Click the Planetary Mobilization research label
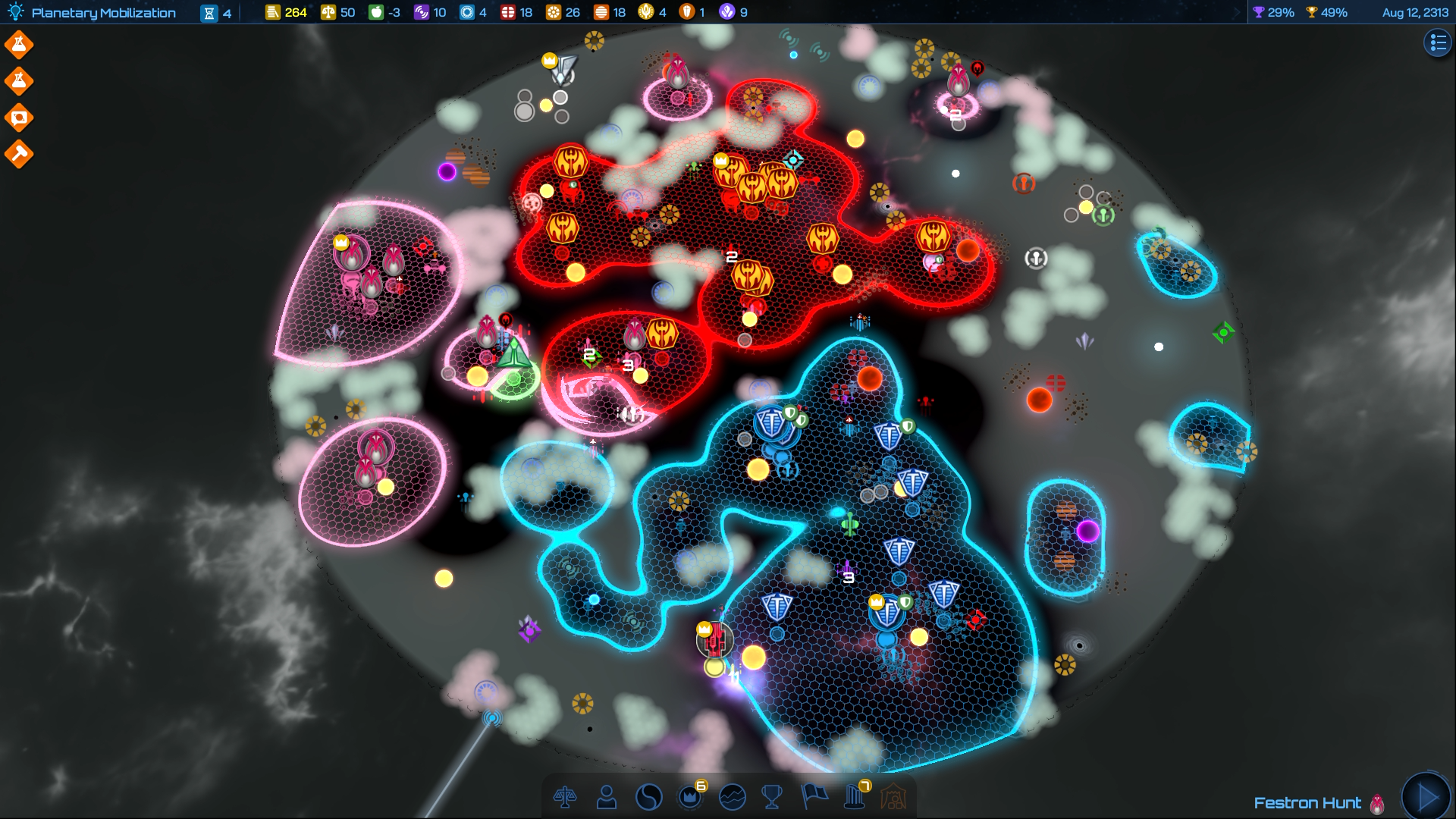Image resolution: width=1456 pixels, height=819 pixels. [x=106, y=12]
